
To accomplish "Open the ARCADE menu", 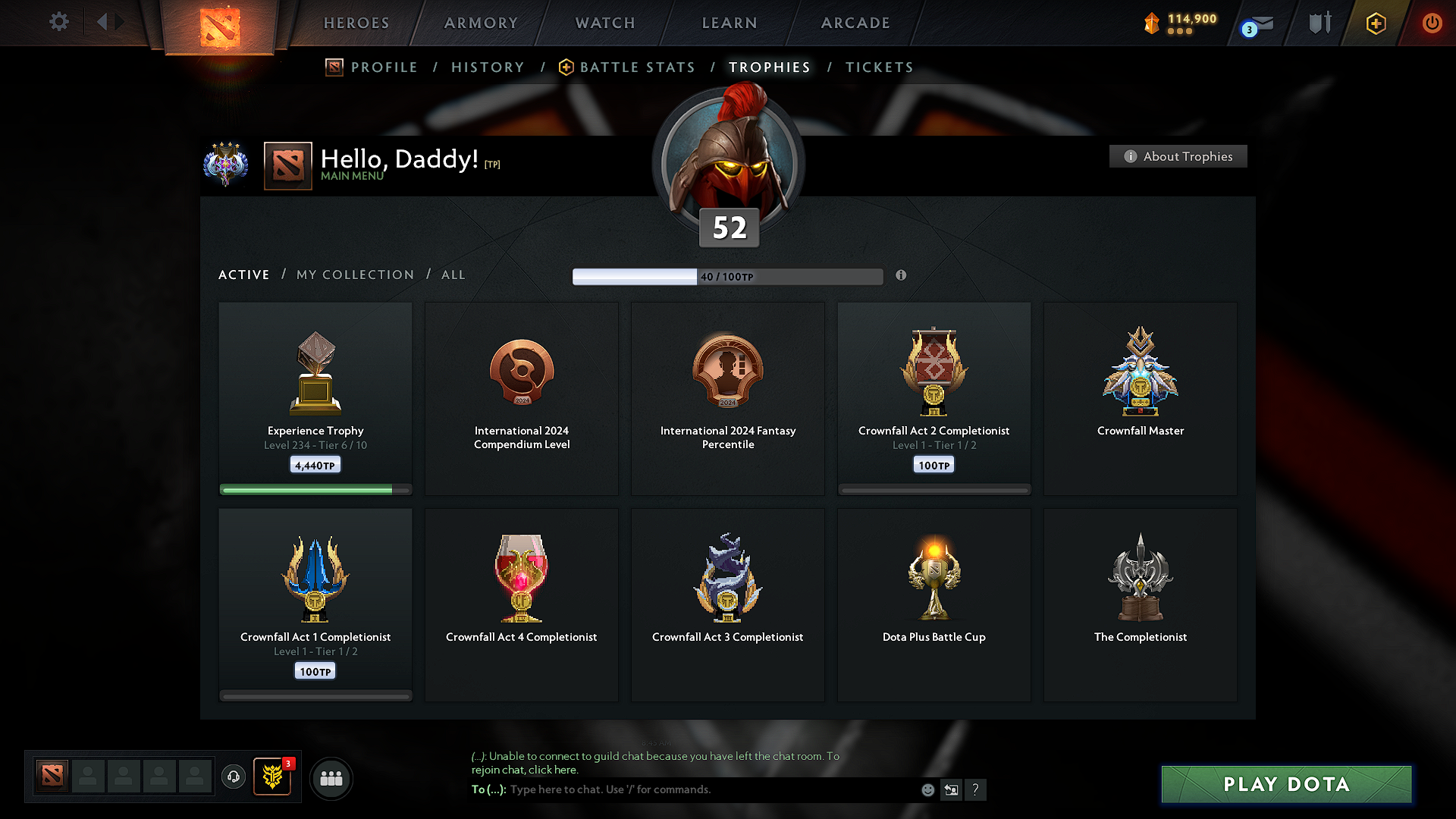I will (855, 23).
